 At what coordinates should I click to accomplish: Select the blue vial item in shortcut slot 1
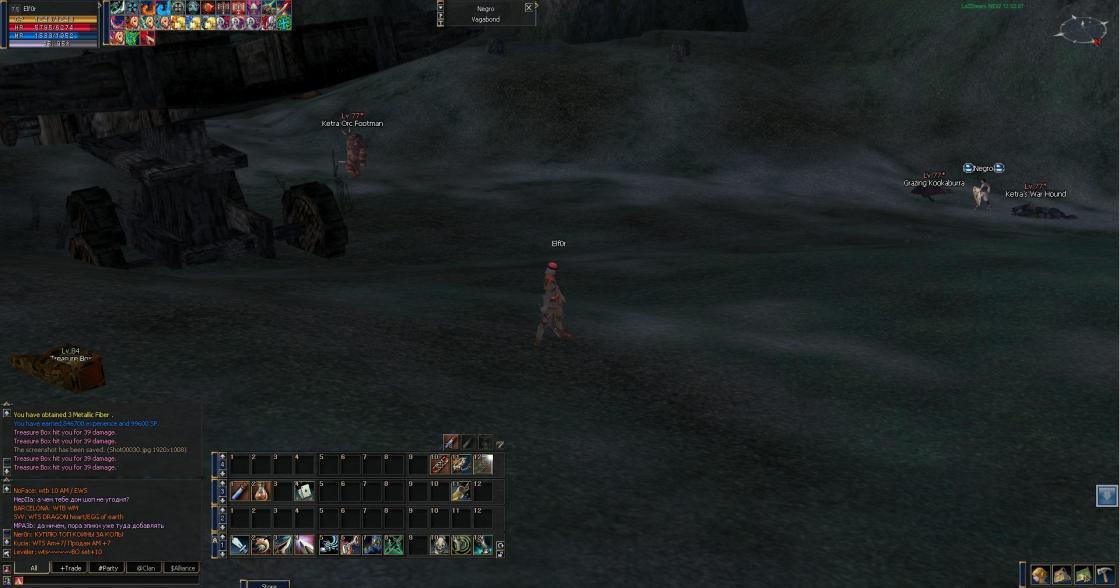pos(239,491)
